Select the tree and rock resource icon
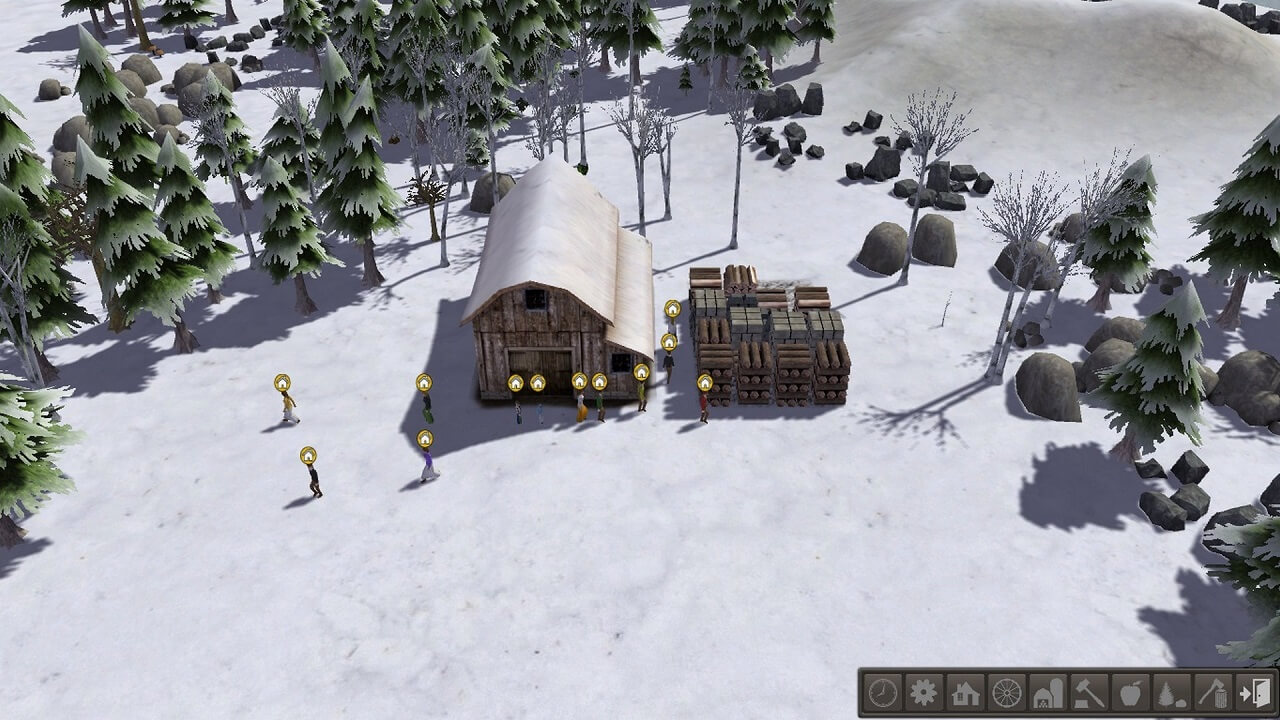 pos(1172,692)
